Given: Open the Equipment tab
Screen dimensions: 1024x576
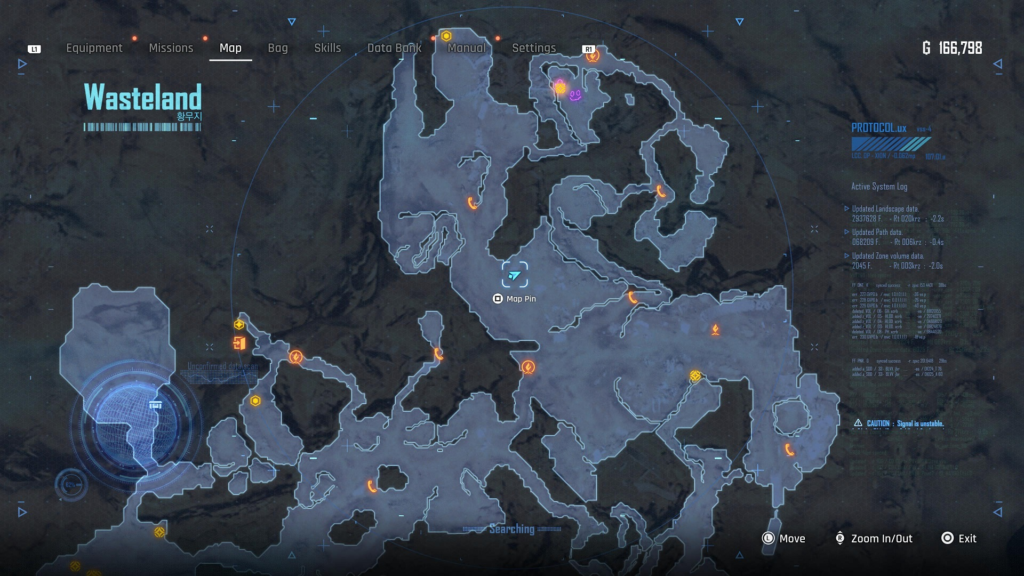Looking at the screenshot, I should (94, 48).
